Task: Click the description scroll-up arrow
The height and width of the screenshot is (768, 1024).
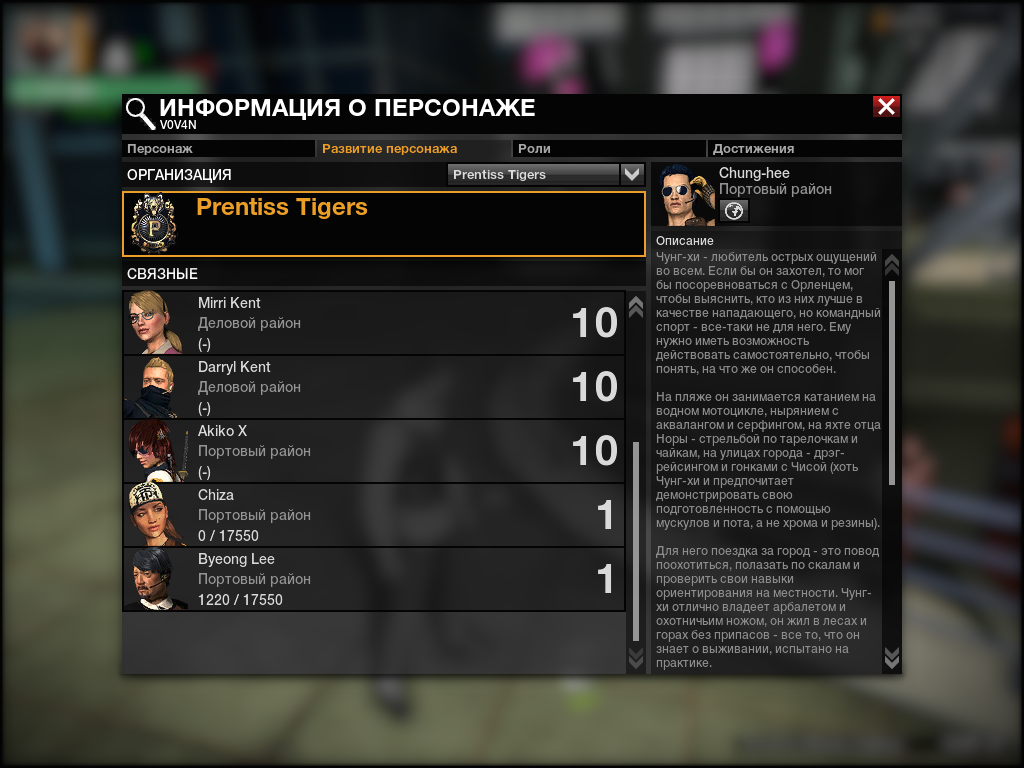Action: point(892,265)
